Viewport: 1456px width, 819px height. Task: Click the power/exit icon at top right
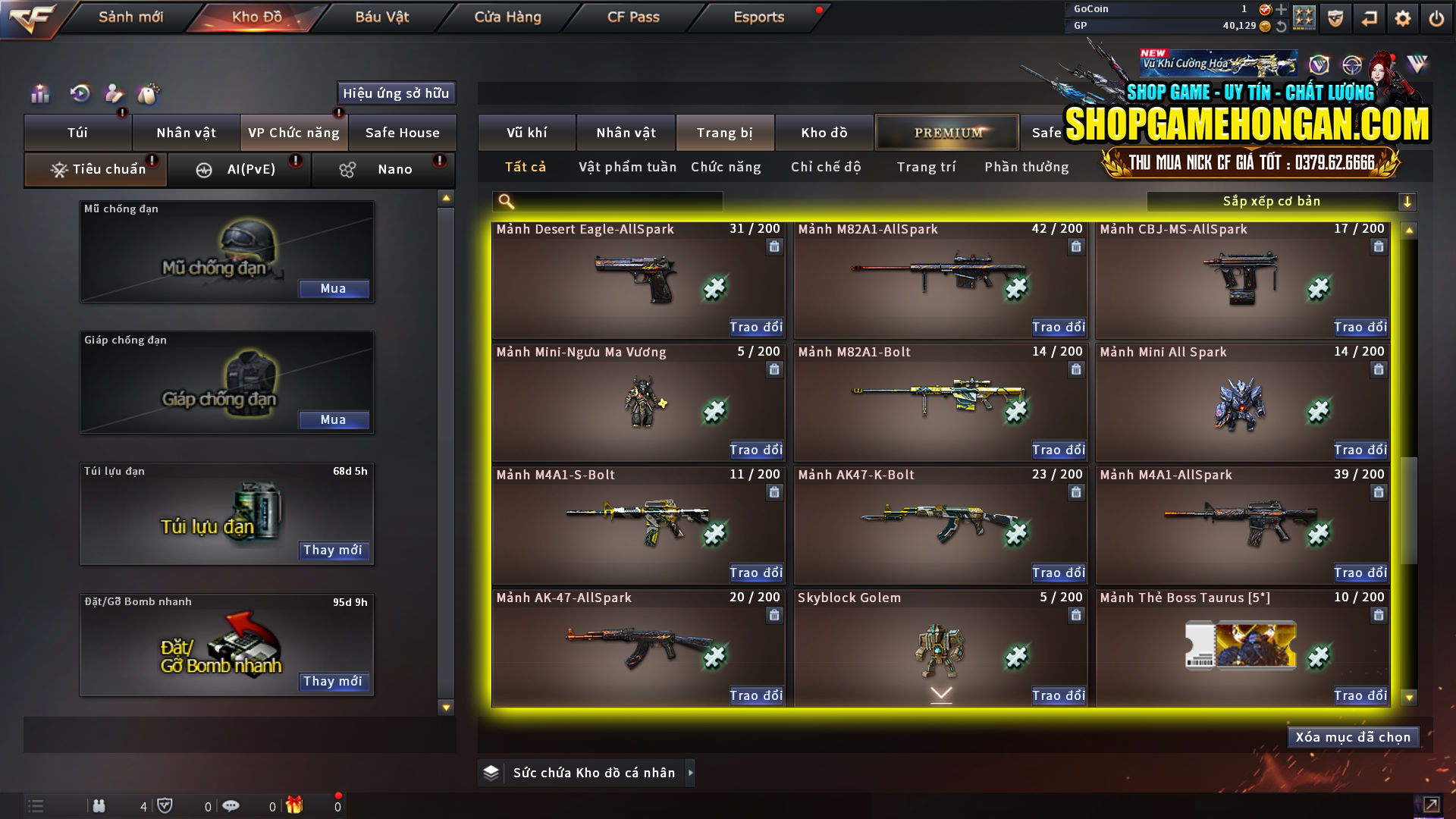click(x=1436, y=17)
